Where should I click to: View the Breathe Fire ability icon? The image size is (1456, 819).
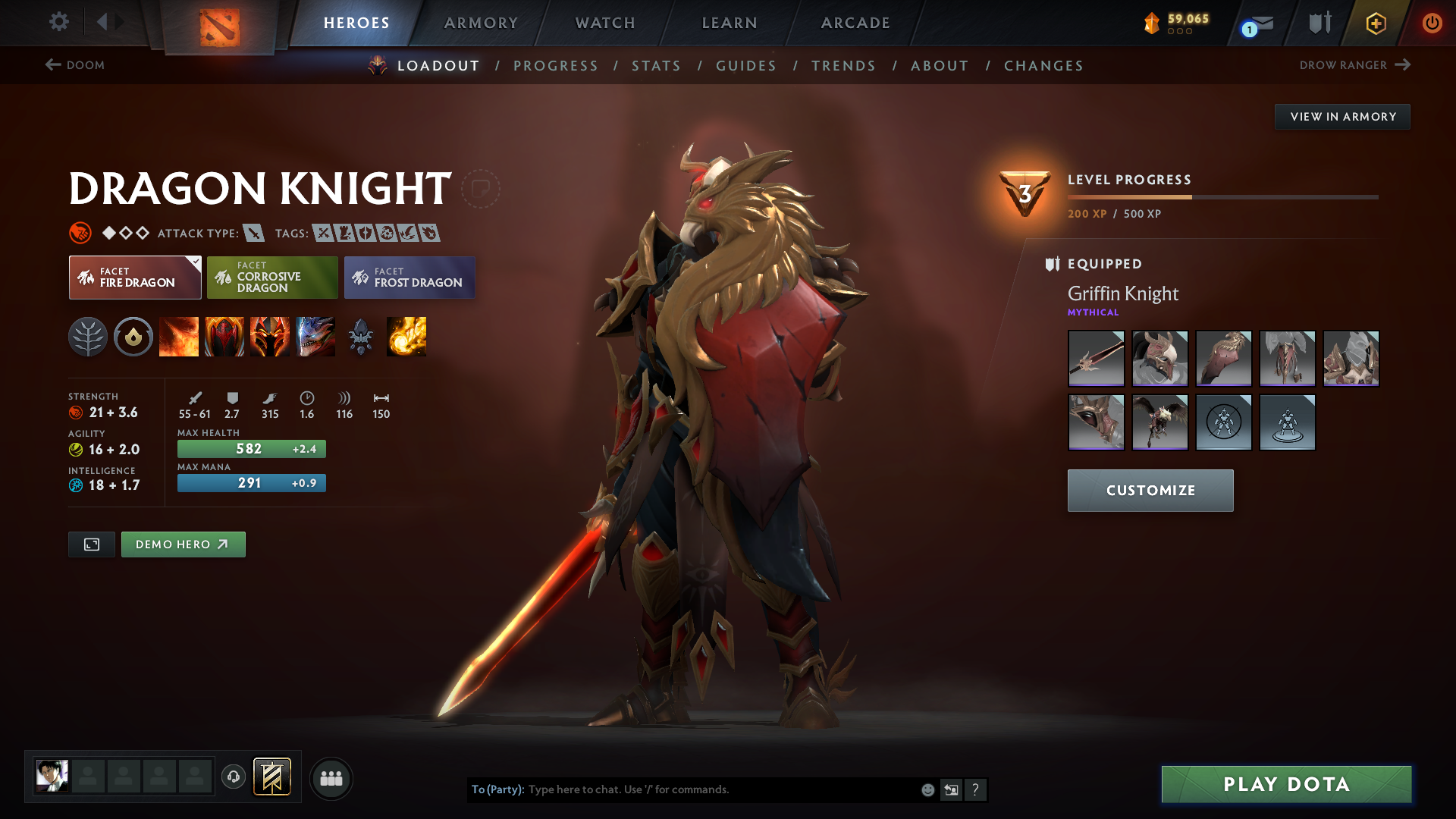[179, 337]
